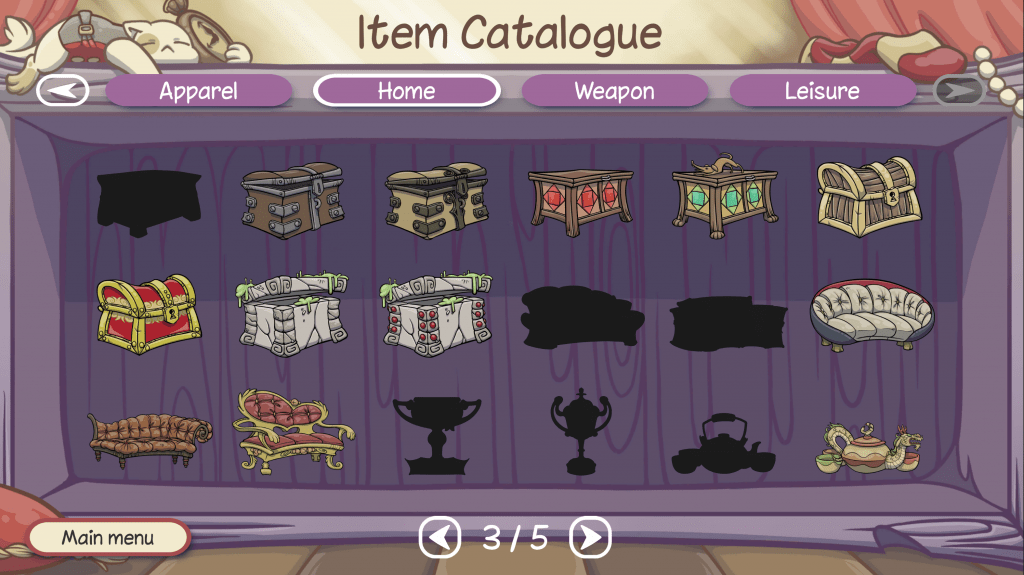The width and height of the screenshot is (1024, 575).
Task: Select the pale straw-colored treasure chest
Action: click(865, 195)
